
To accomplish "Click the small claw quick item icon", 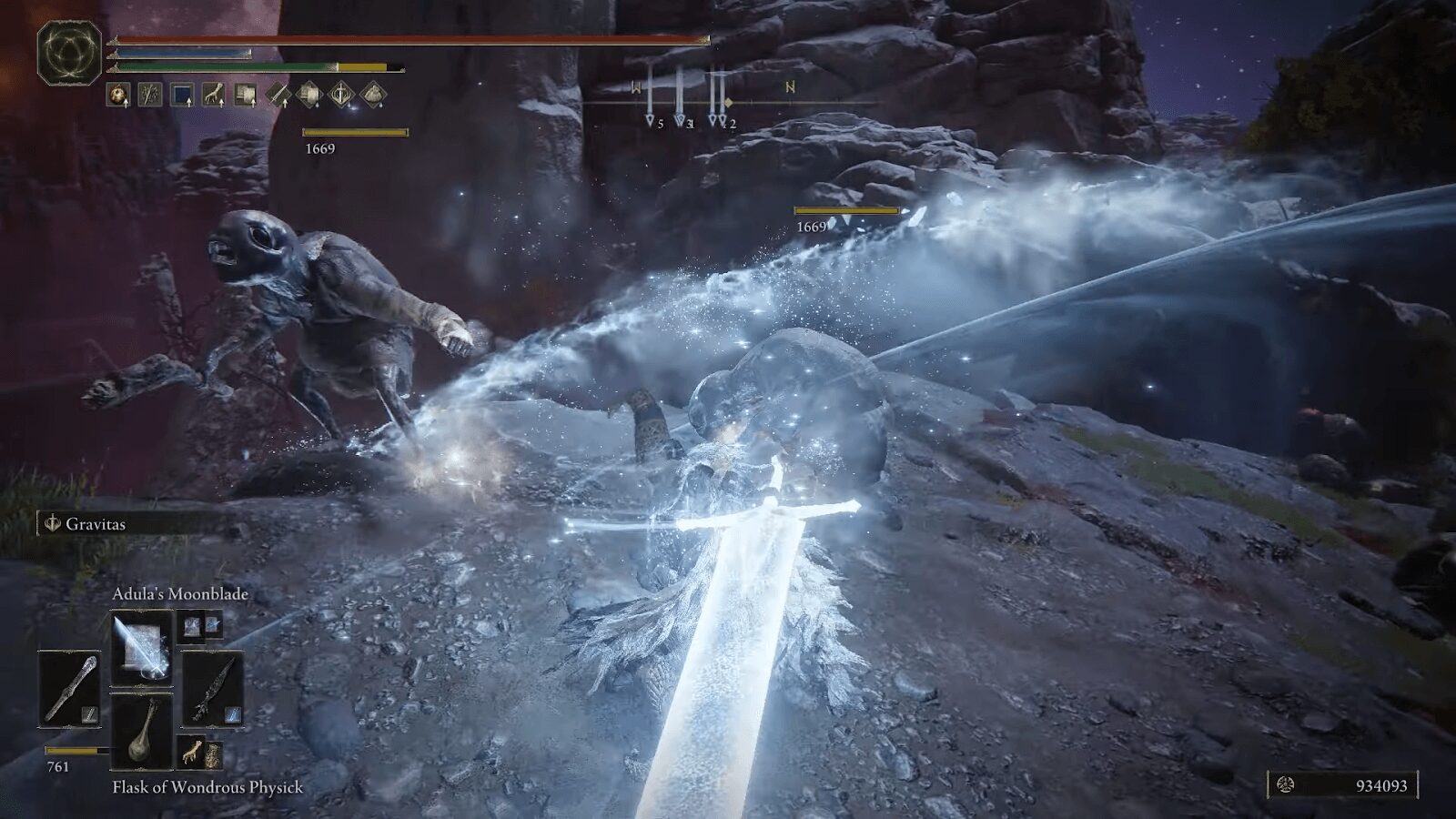I will (191, 753).
